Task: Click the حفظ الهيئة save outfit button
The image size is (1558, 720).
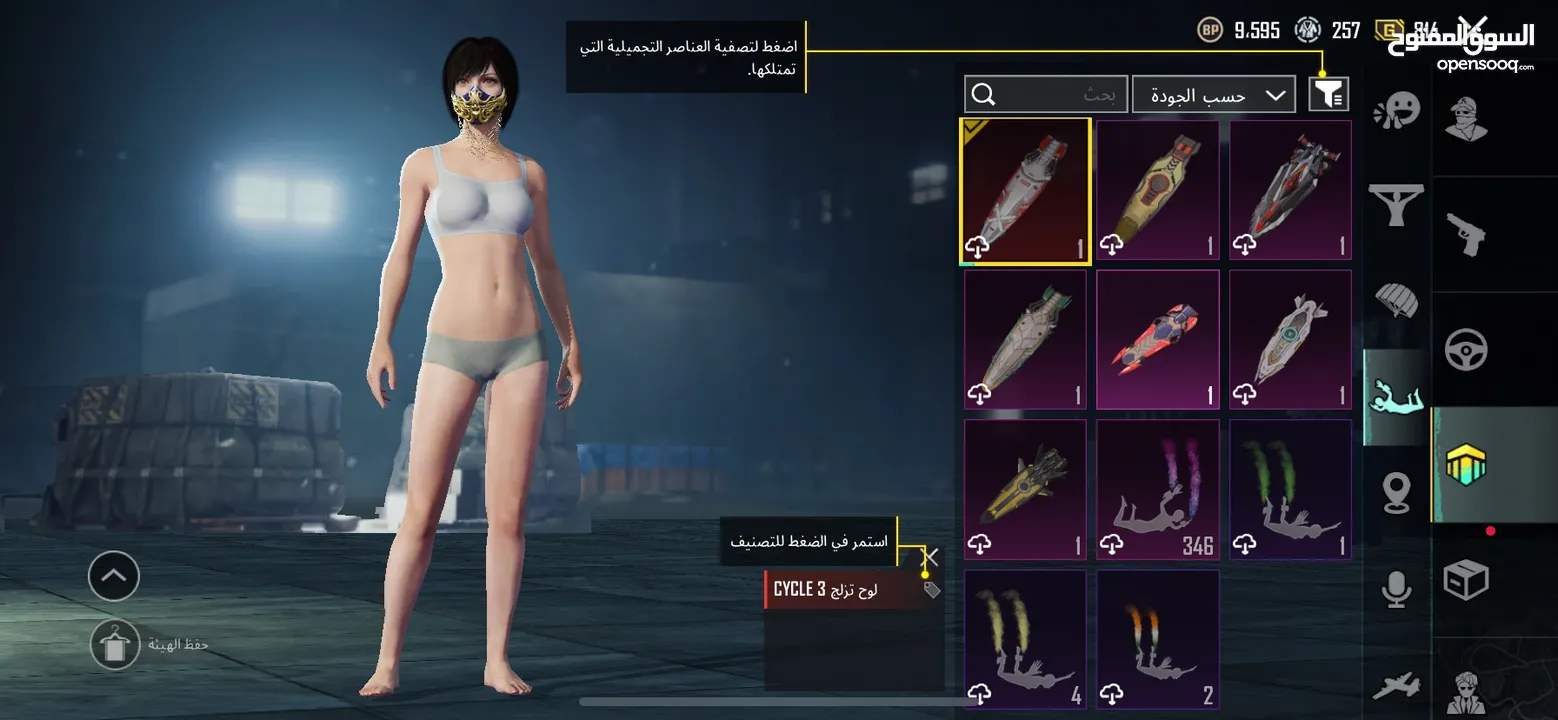Action: [115, 643]
